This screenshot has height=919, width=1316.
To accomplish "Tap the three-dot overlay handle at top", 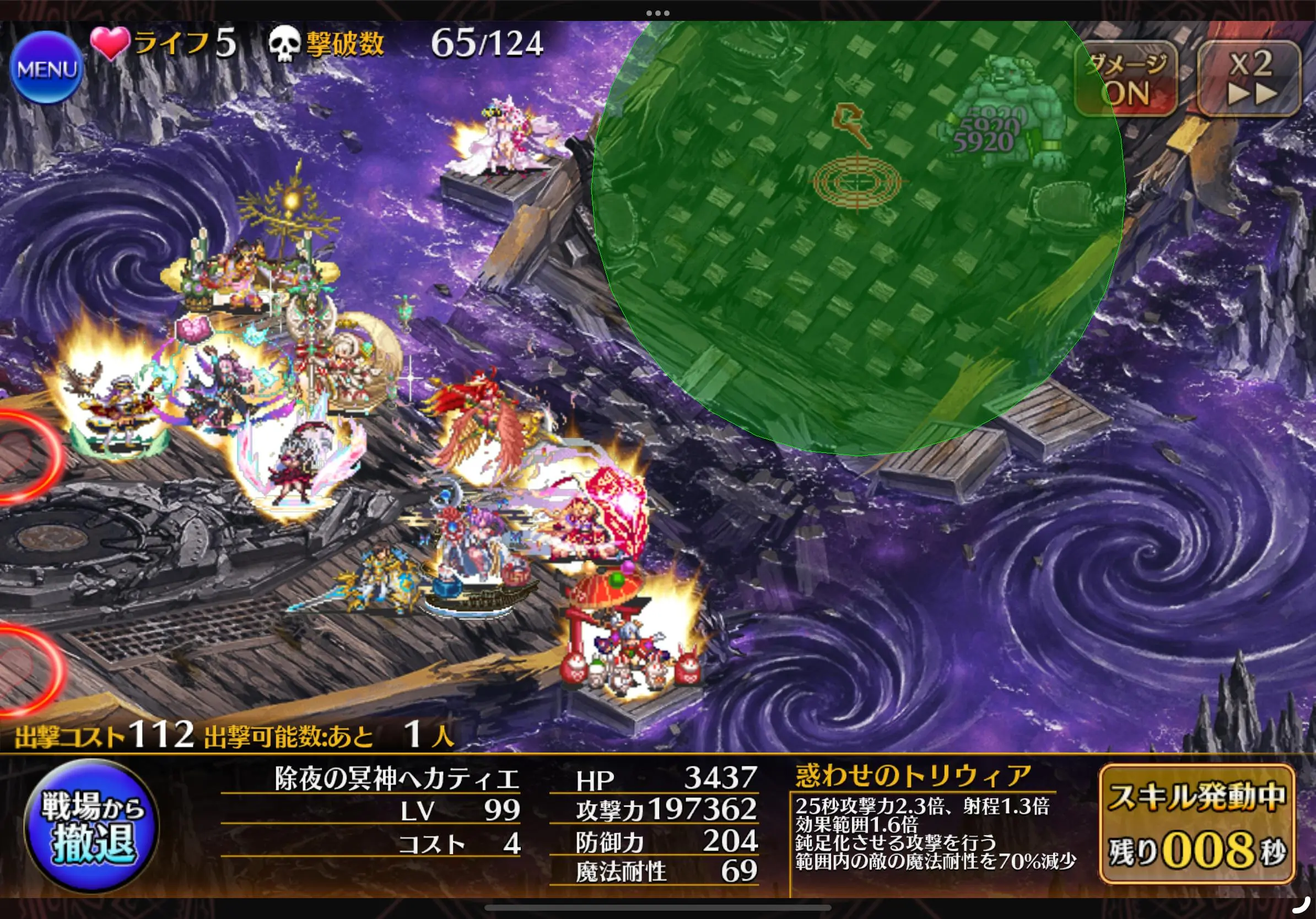I will click(657, 13).
